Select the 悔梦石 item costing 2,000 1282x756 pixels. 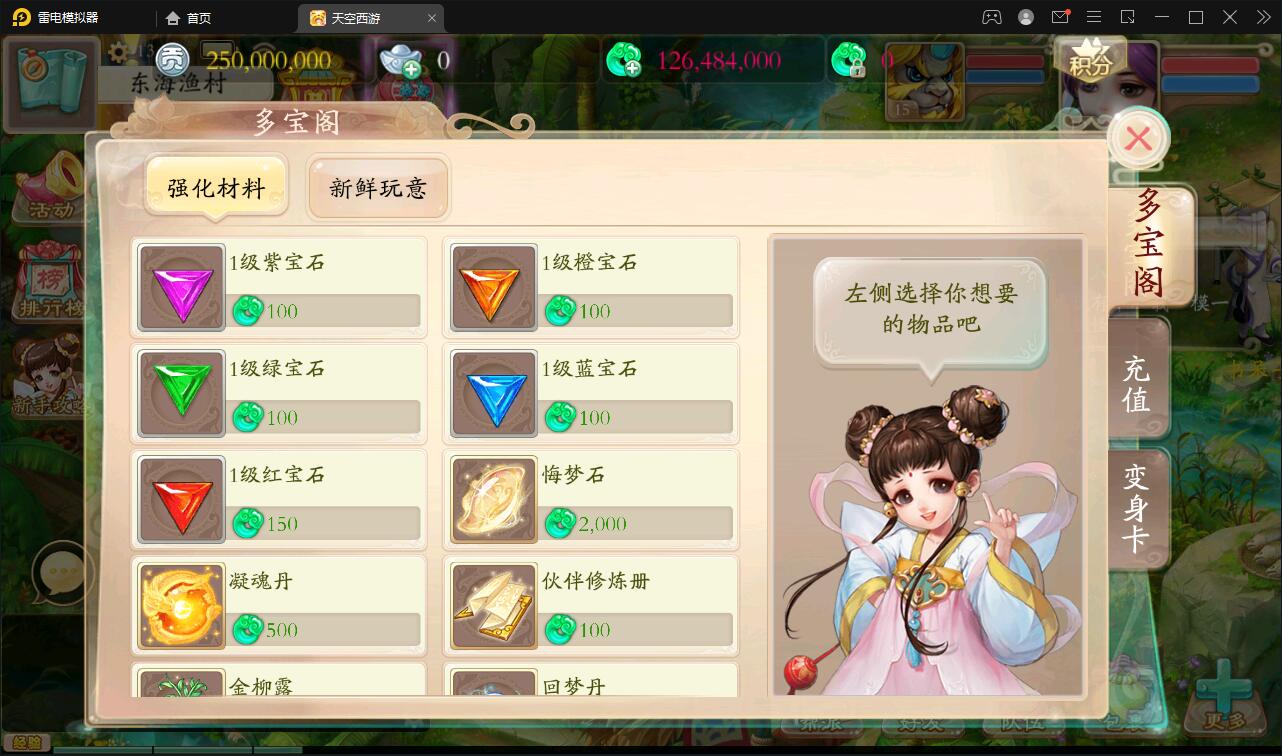click(x=590, y=499)
